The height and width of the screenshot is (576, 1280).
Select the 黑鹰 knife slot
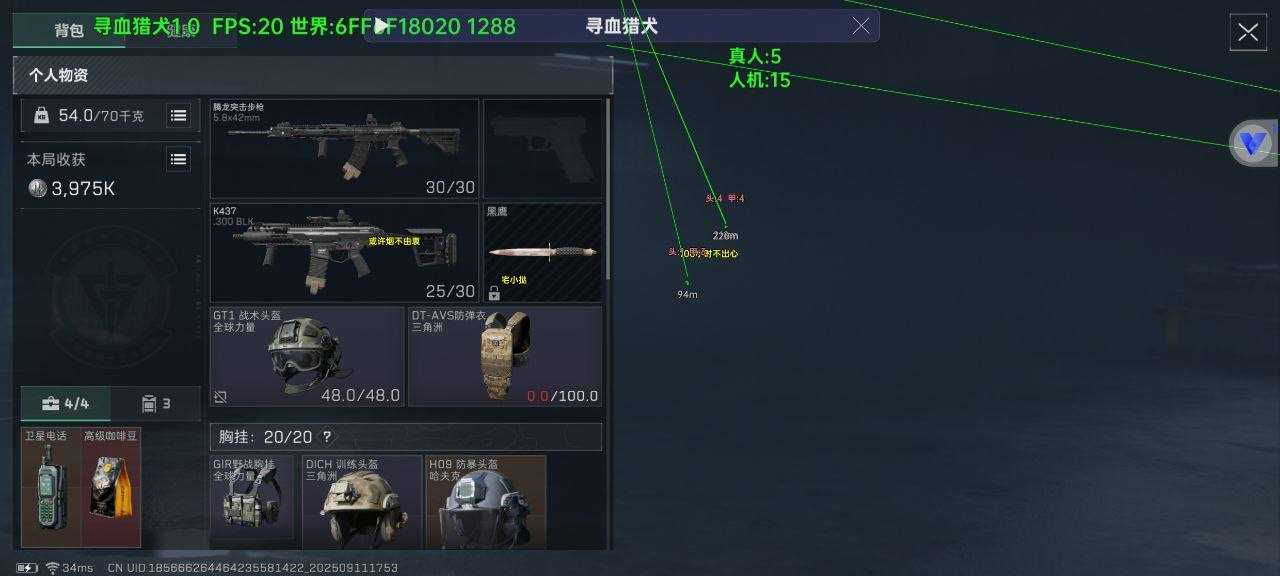543,252
